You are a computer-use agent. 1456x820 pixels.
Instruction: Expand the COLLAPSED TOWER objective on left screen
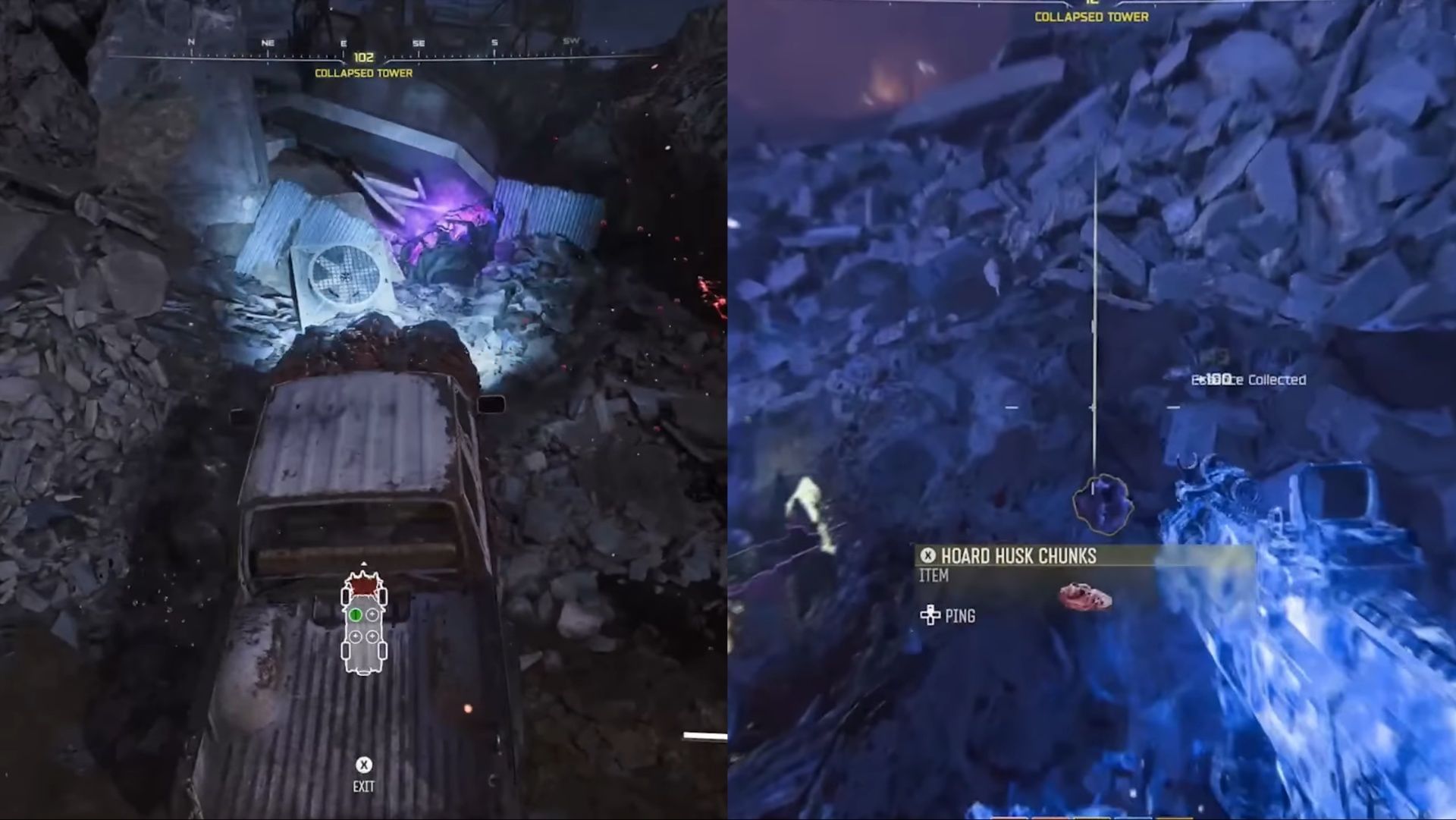pyautogui.click(x=363, y=74)
